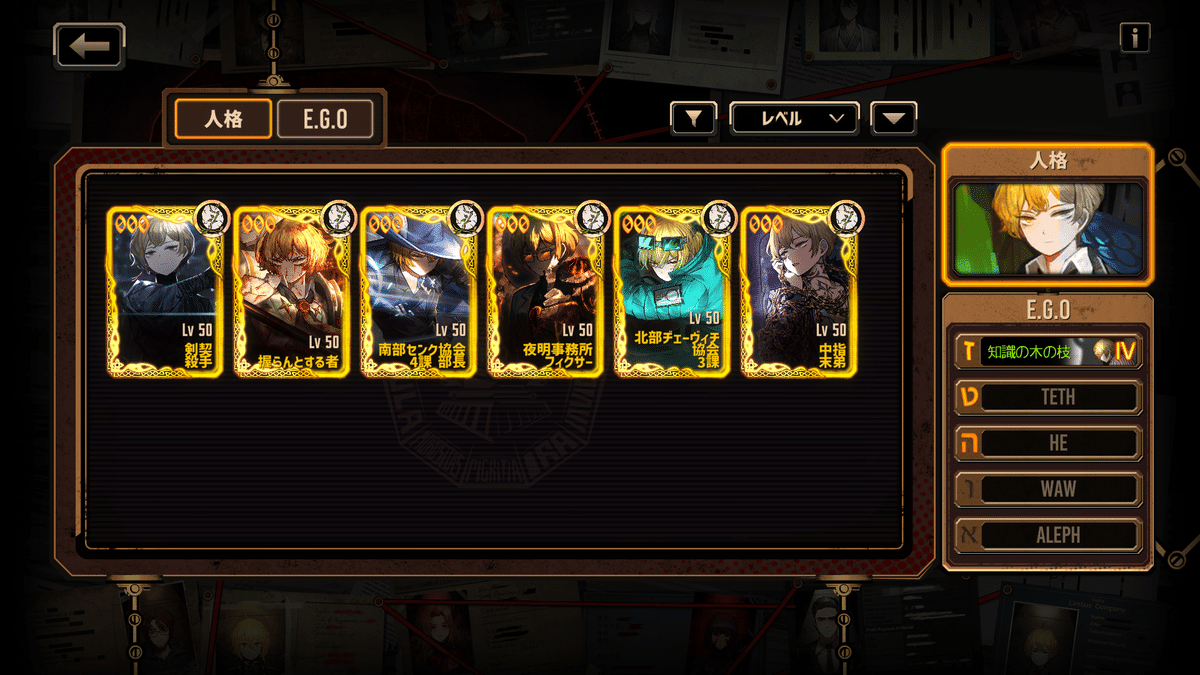
Task: Open the レベル sort dropdown
Action: [794, 118]
